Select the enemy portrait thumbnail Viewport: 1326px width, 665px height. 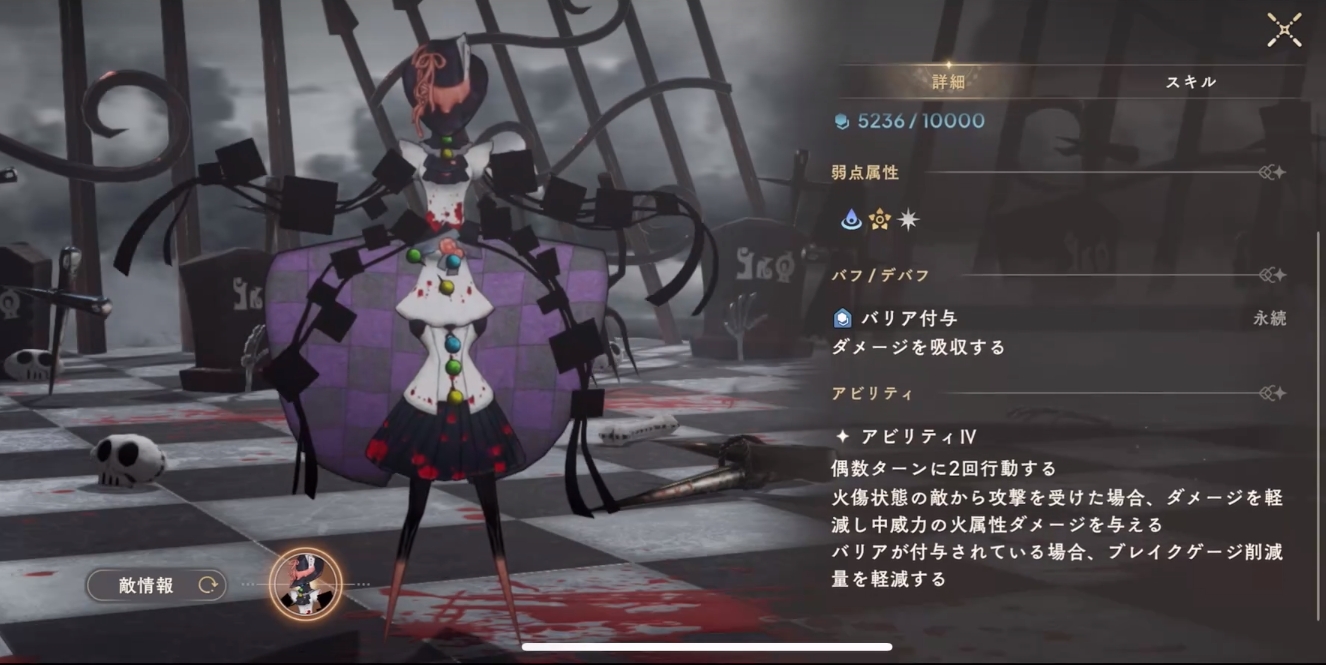click(x=306, y=585)
